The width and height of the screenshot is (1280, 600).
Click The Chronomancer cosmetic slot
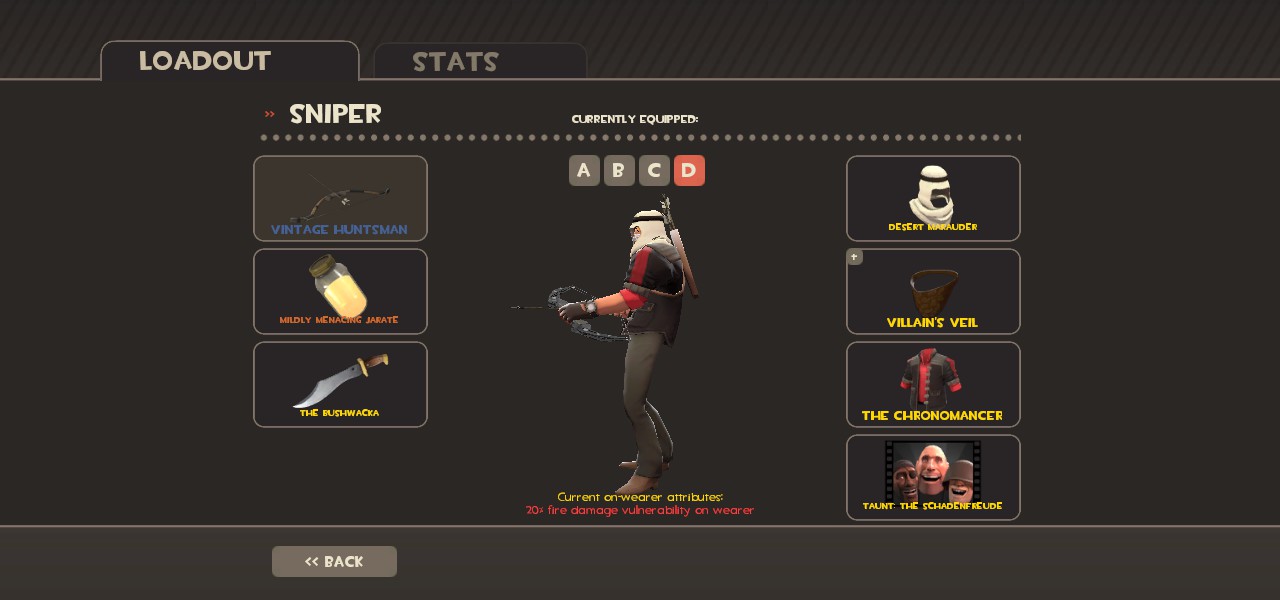(933, 384)
